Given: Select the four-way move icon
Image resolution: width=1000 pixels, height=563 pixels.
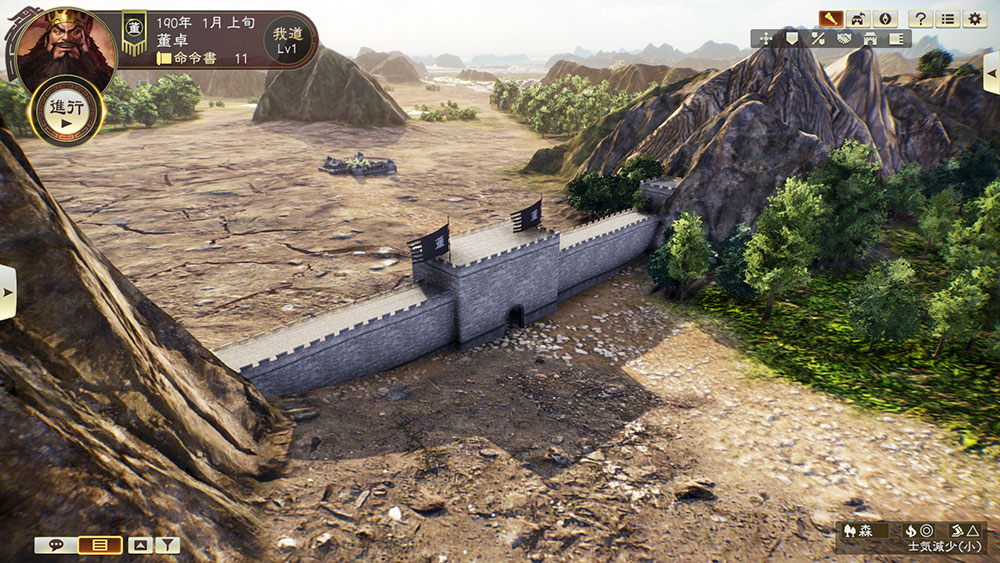Looking at the screenshot, I should (x=767, y=39).
